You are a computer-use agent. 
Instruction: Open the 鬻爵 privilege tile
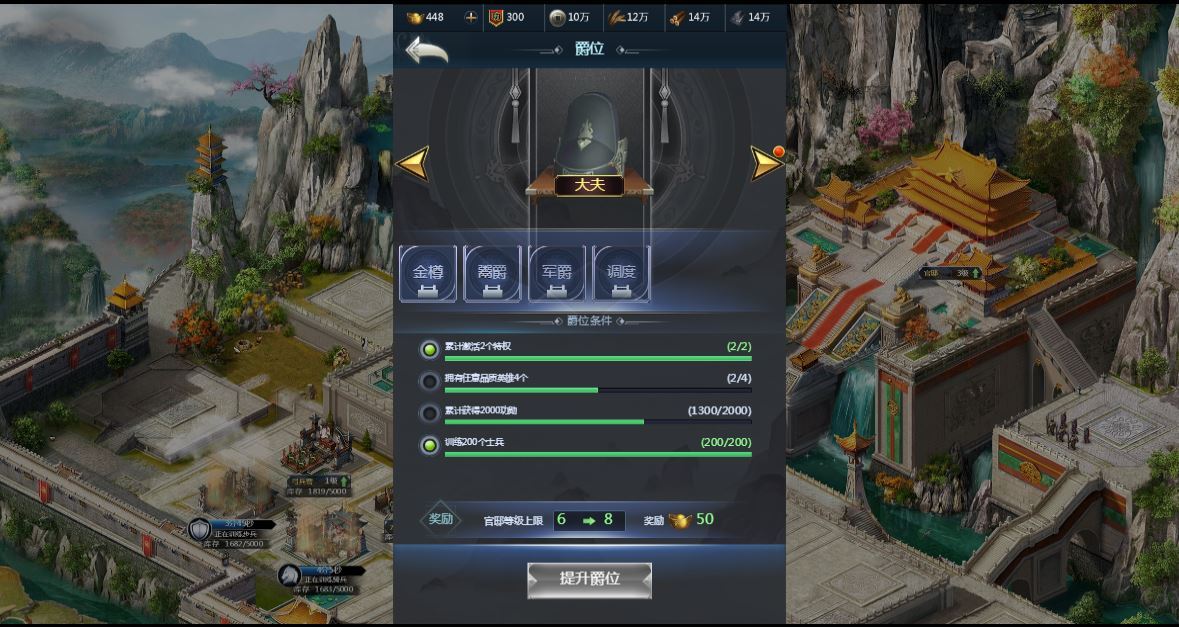point(492,273)
